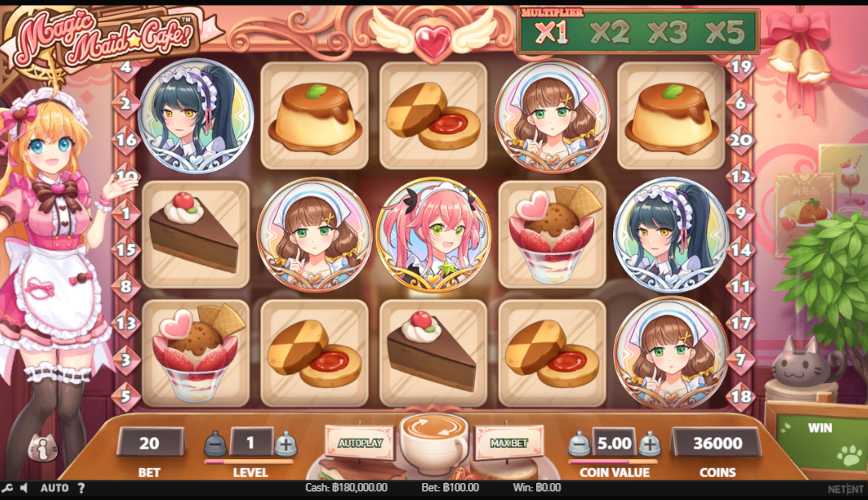Open settings with the wrench icon
The height and width of the screenshot is (500, 868).
(7, 489)
